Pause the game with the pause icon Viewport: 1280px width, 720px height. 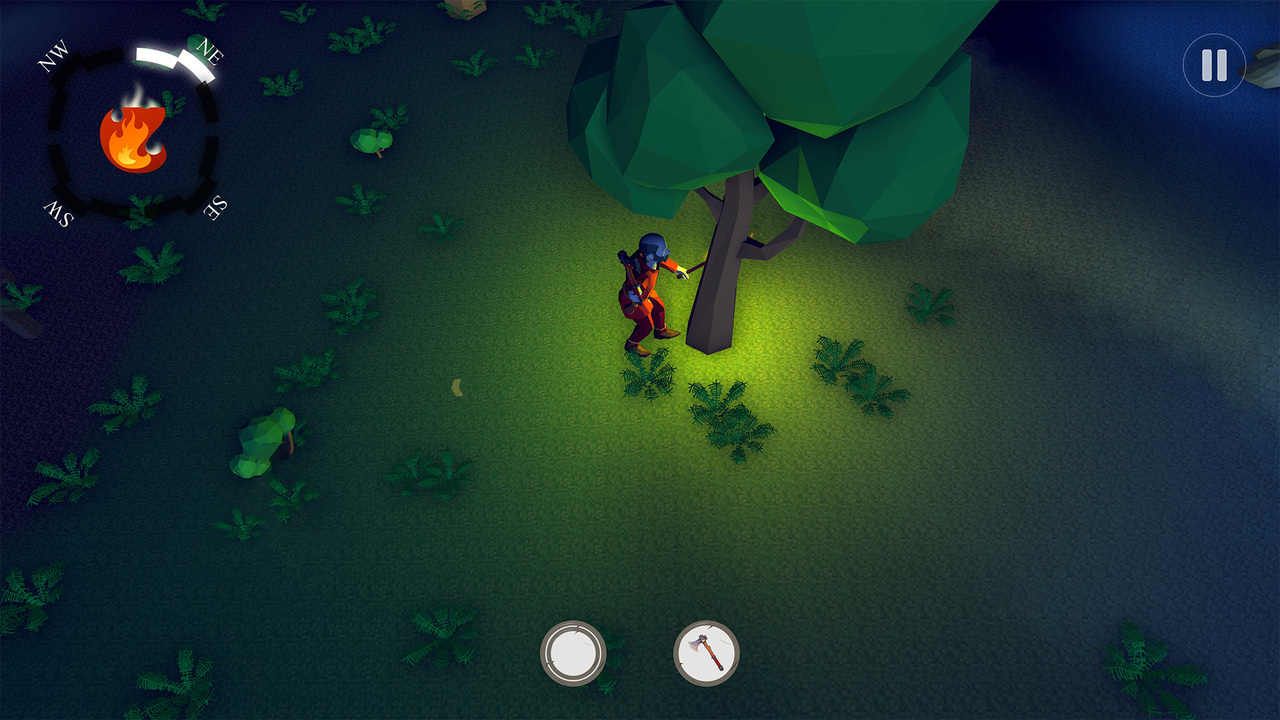(x=1213, y=66)
